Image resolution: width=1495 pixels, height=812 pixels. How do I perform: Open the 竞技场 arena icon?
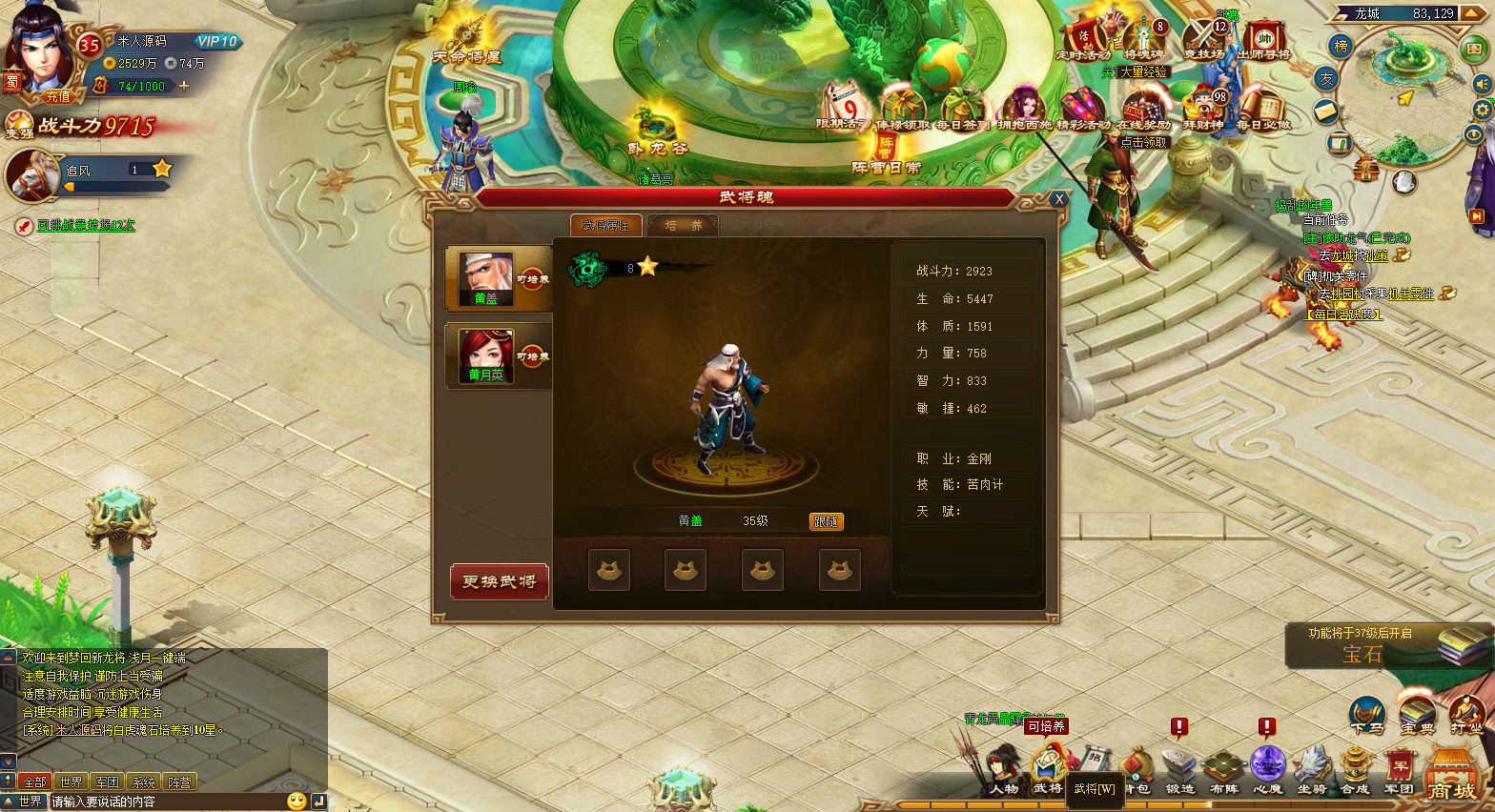coord(1203,40)
